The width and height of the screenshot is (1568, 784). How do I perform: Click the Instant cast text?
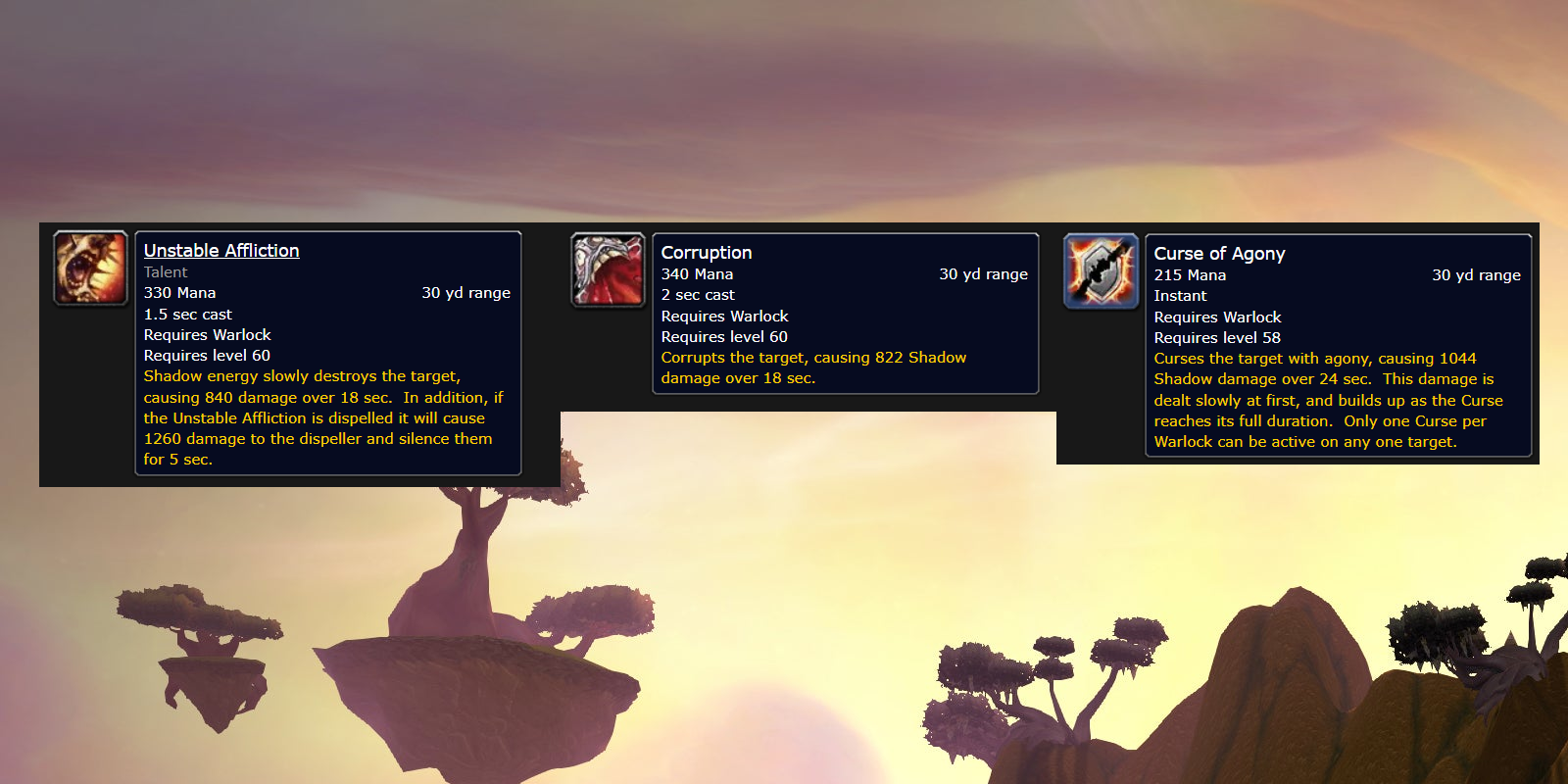(1180, 295)
